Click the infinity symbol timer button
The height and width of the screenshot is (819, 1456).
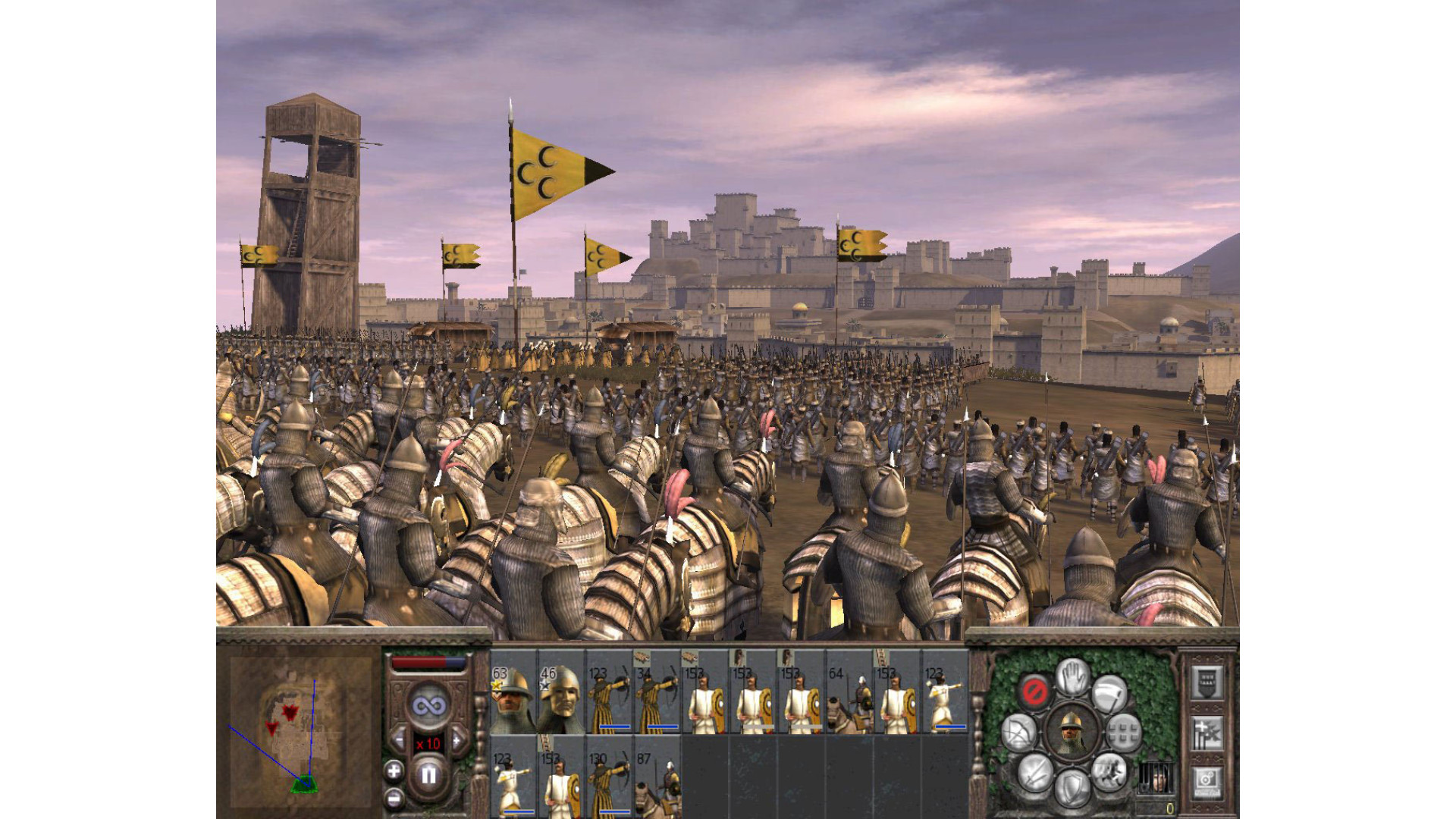pos(428,706)
